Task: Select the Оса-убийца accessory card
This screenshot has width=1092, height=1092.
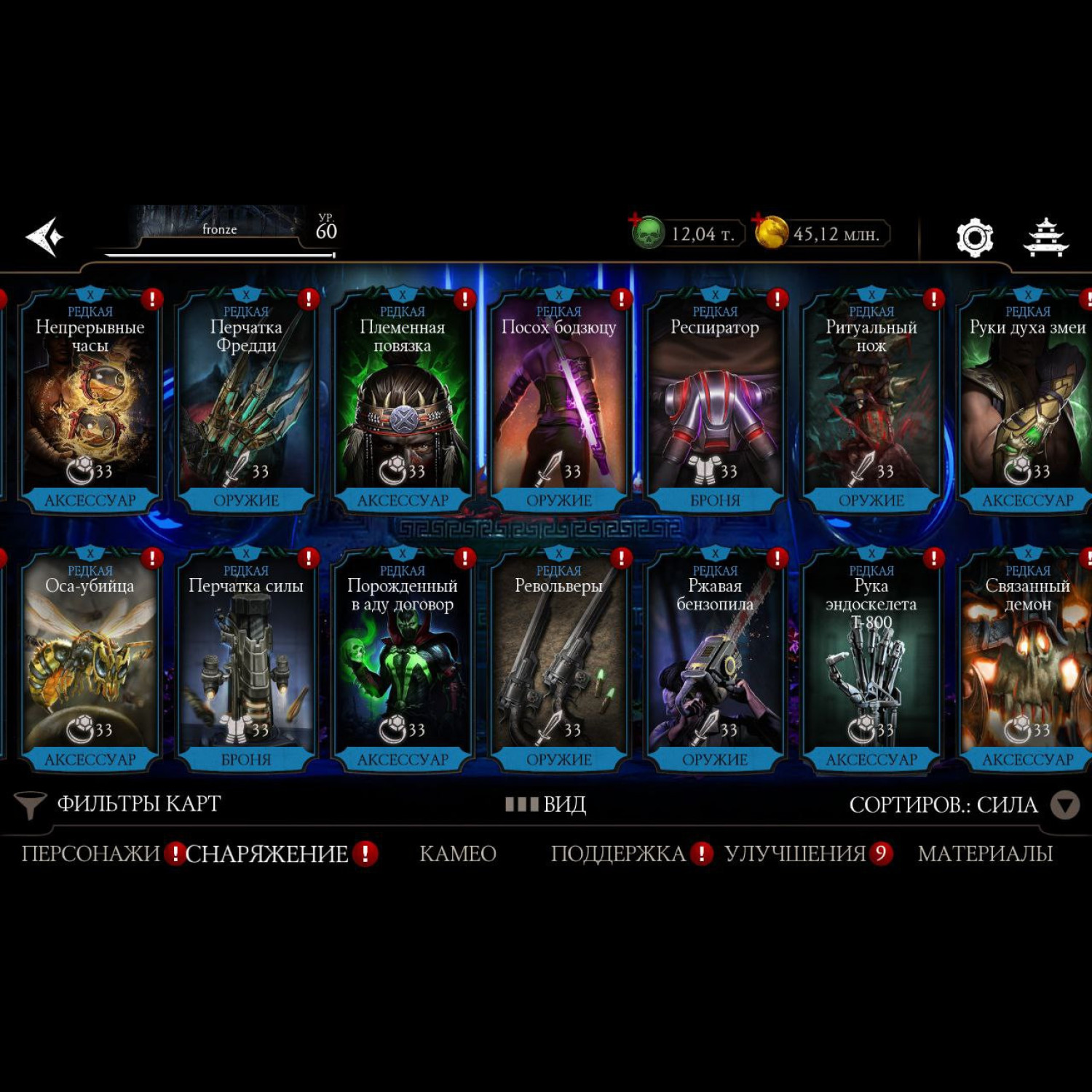Action: (90, 659)
